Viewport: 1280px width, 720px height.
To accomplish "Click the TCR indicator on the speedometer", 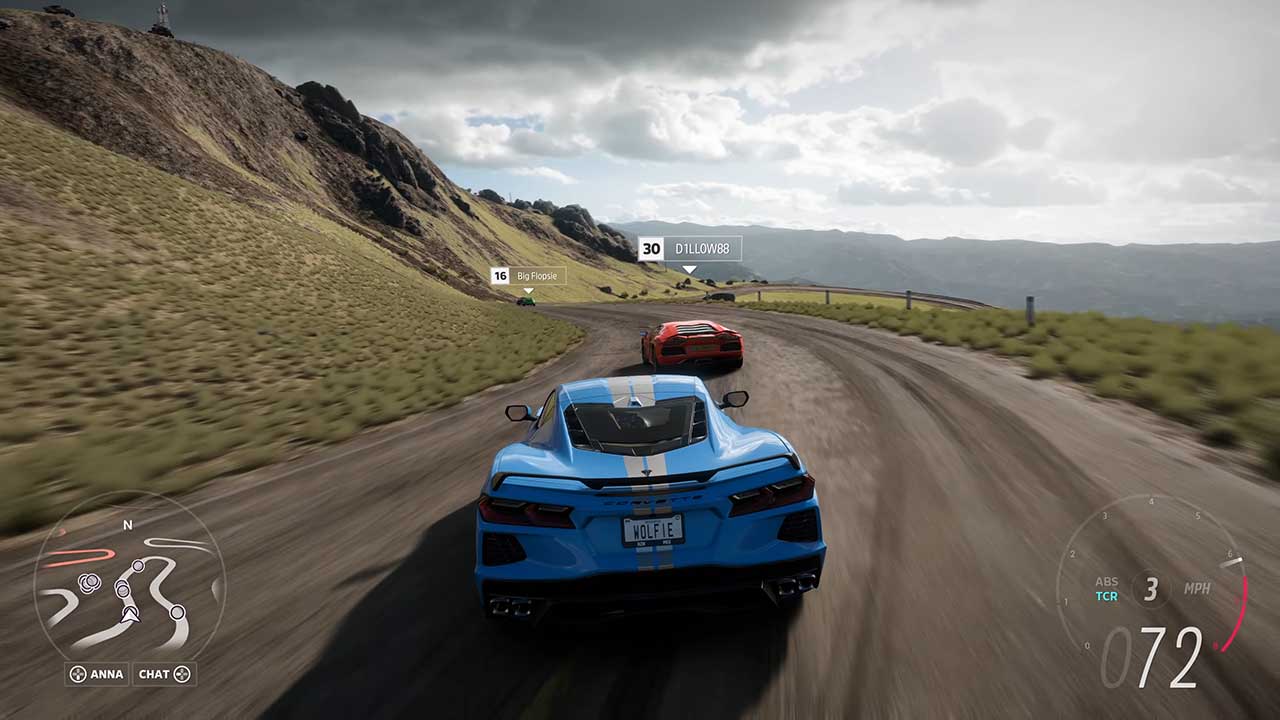I will click(1105, 597).
